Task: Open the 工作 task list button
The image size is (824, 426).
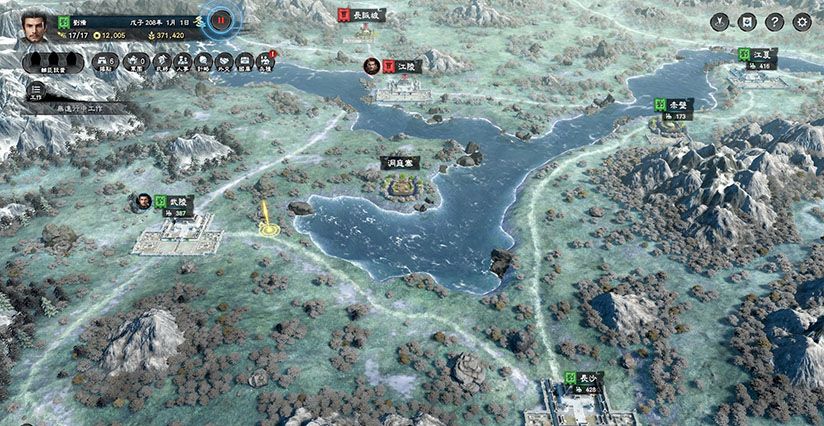Action: coord(35,89)
